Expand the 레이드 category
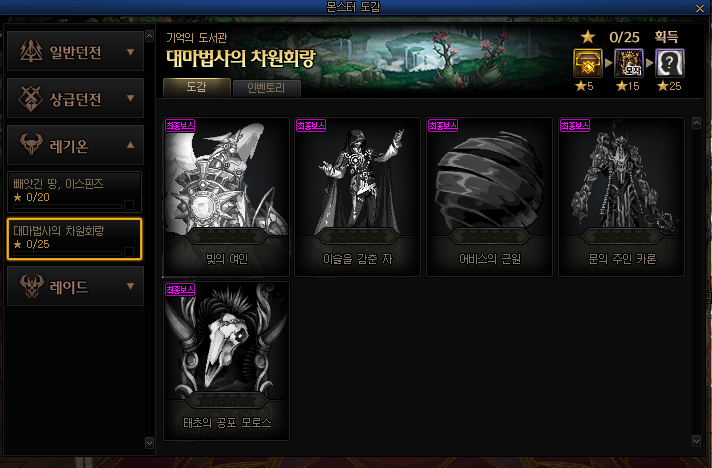 tap(75, 287)
